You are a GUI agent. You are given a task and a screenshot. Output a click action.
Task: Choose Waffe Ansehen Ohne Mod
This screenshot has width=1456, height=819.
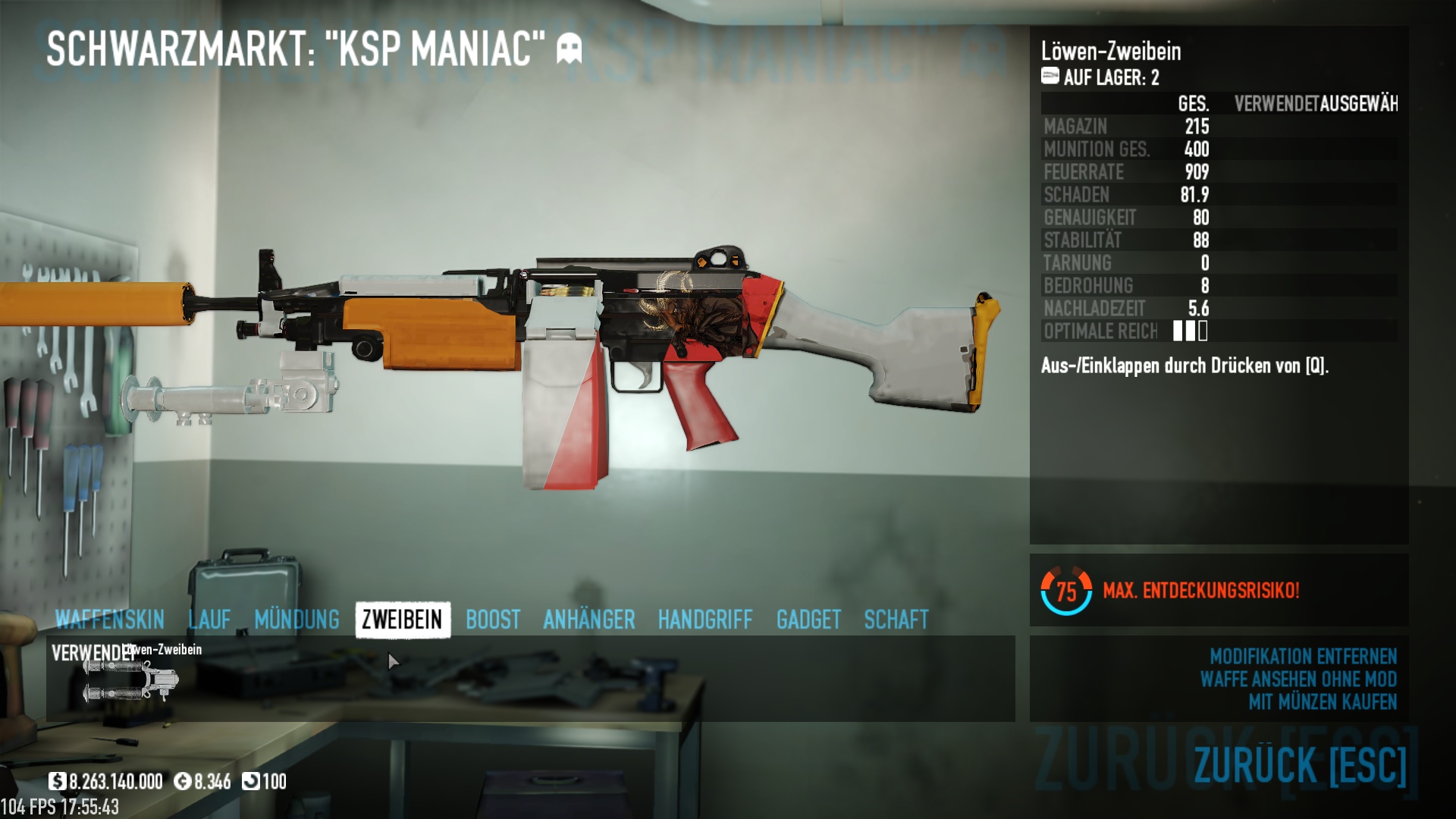[x=1298, y=679]
